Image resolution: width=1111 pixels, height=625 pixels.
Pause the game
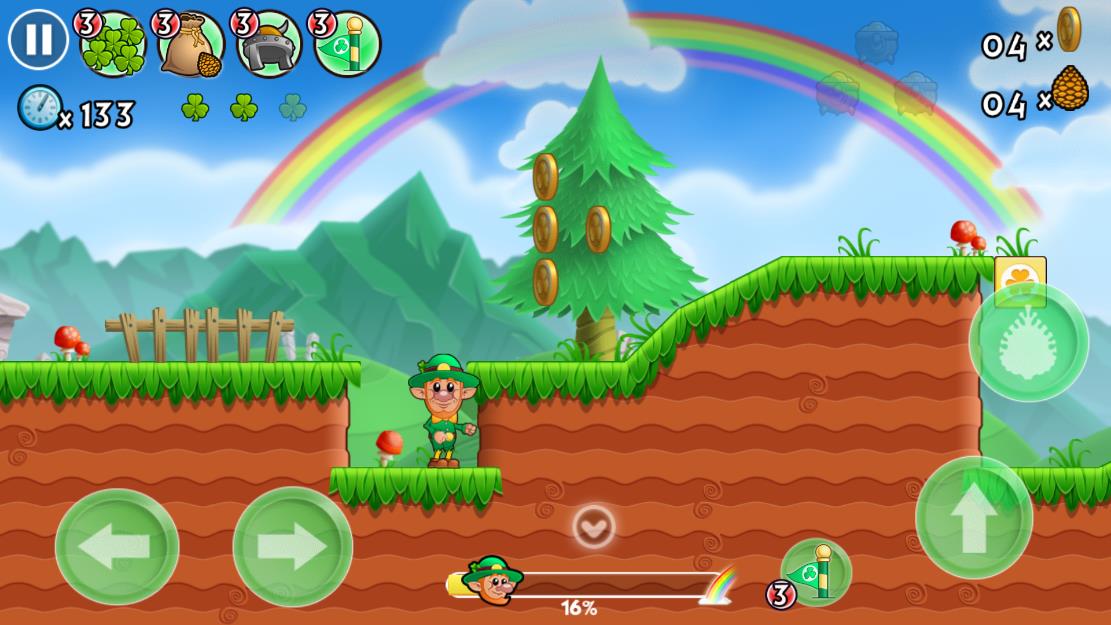(x=38, y=39)
